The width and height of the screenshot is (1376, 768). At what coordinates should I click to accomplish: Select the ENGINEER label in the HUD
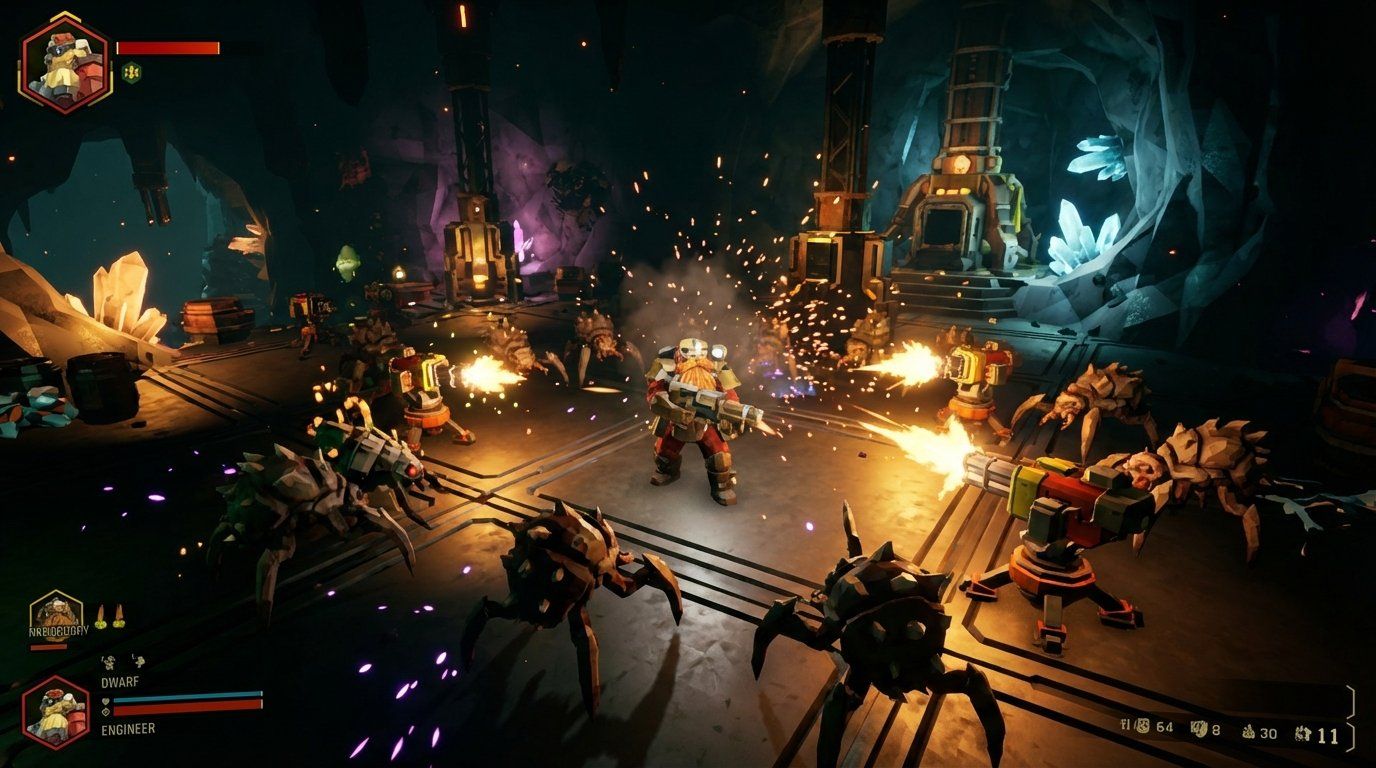click(x=127, y=728)
